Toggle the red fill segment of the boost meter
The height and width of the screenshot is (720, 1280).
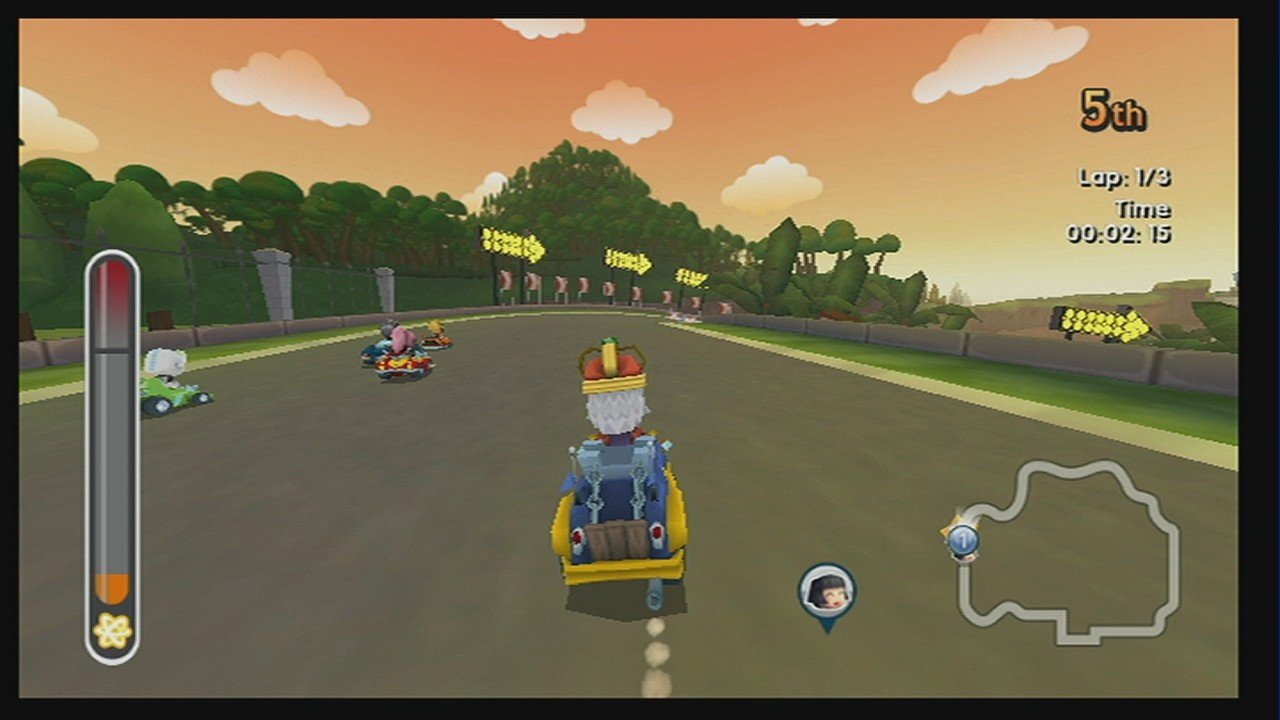[112, 290]
